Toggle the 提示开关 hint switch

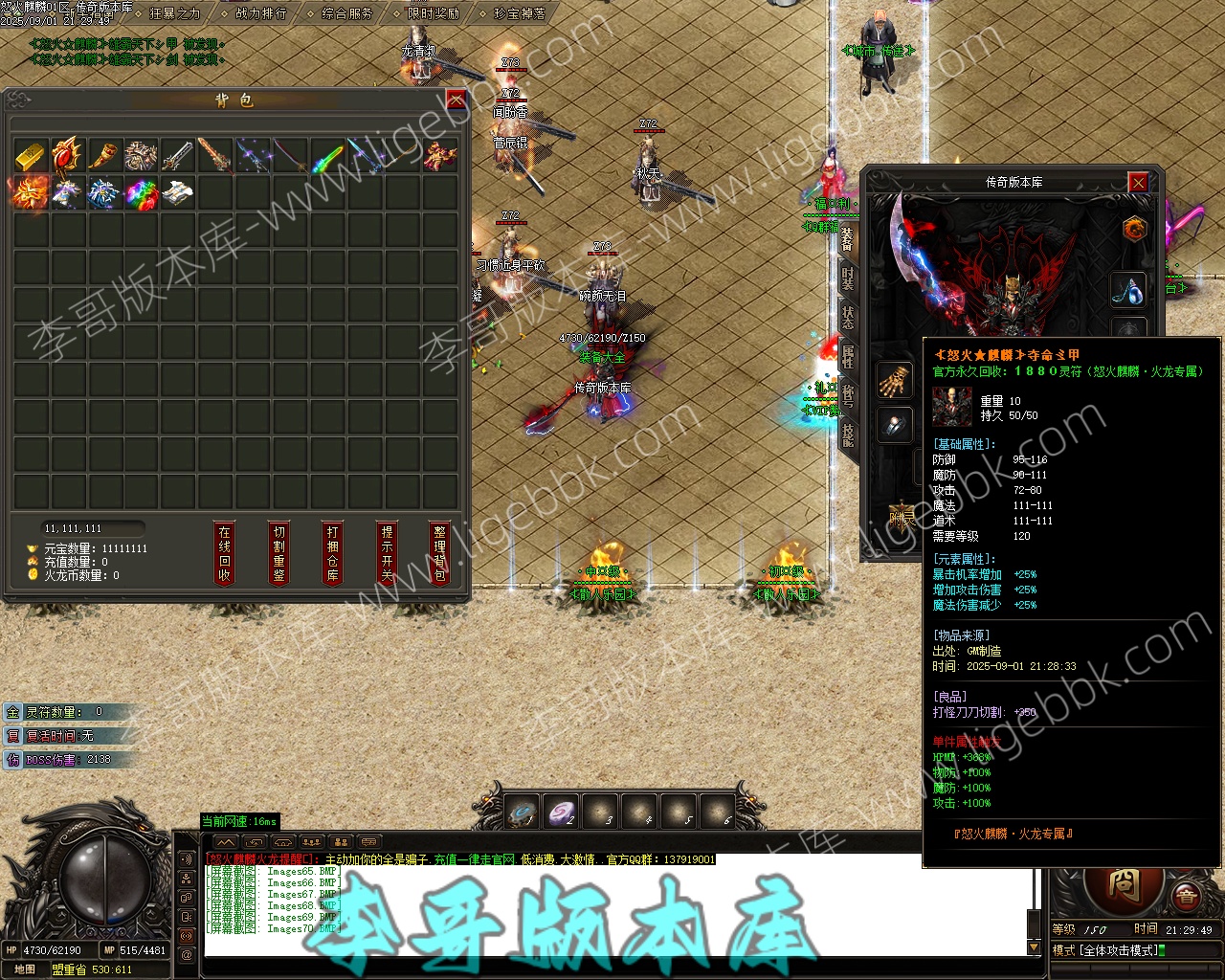(x=387, y=553)
